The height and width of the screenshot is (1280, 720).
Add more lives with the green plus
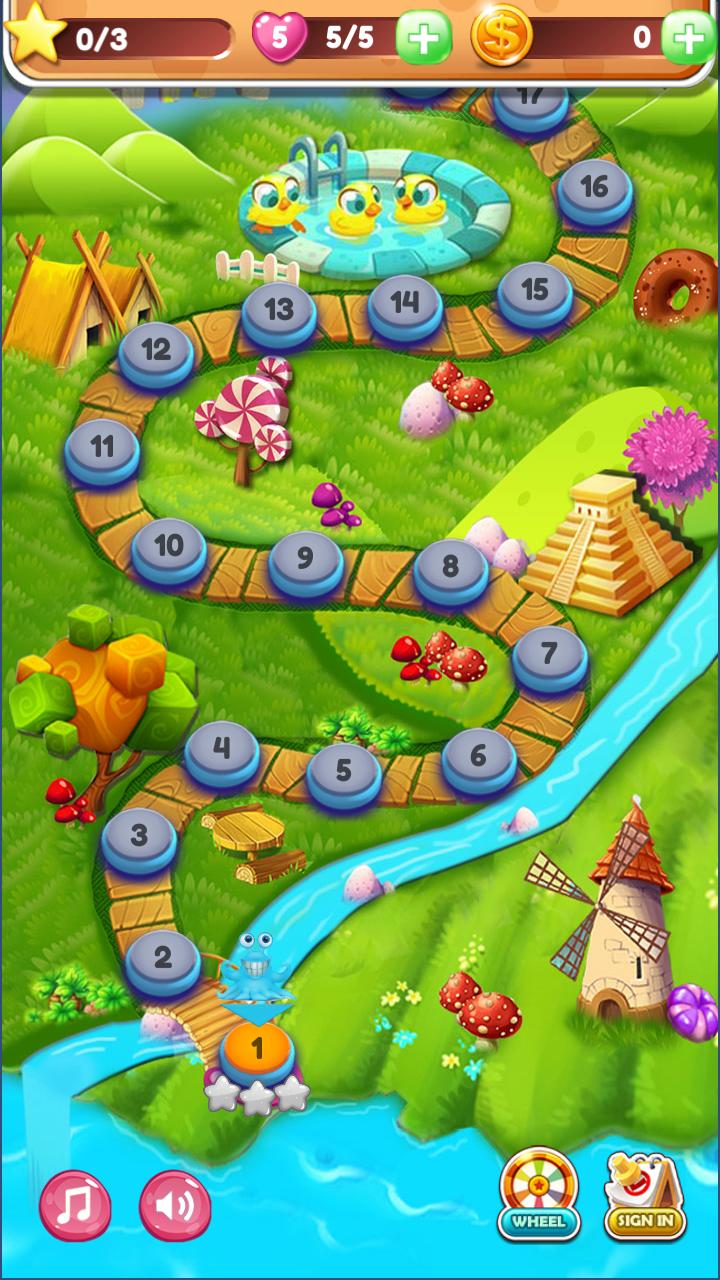(x=423, y=38)
